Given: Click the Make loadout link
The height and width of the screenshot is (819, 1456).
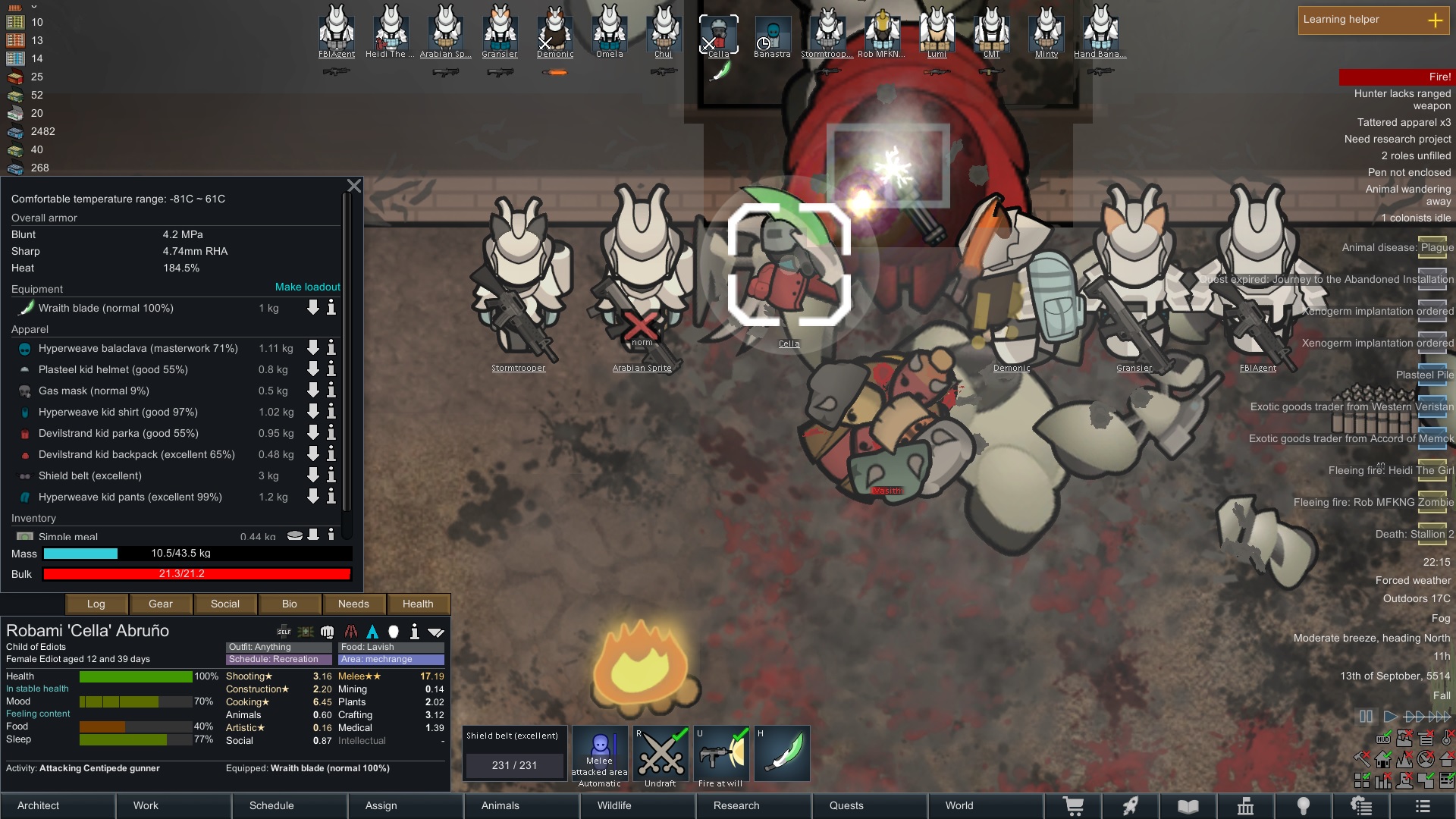Looking at the screenshot, I should 307,287.
